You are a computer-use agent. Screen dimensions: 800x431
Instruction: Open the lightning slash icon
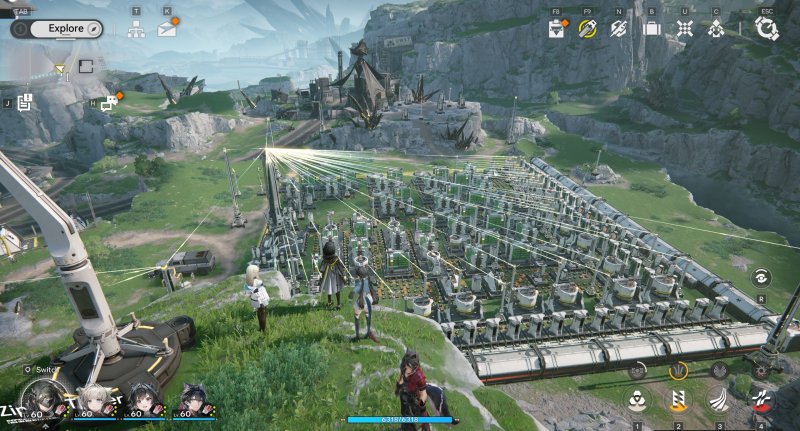pyautogui.click(x=619, y=28)
